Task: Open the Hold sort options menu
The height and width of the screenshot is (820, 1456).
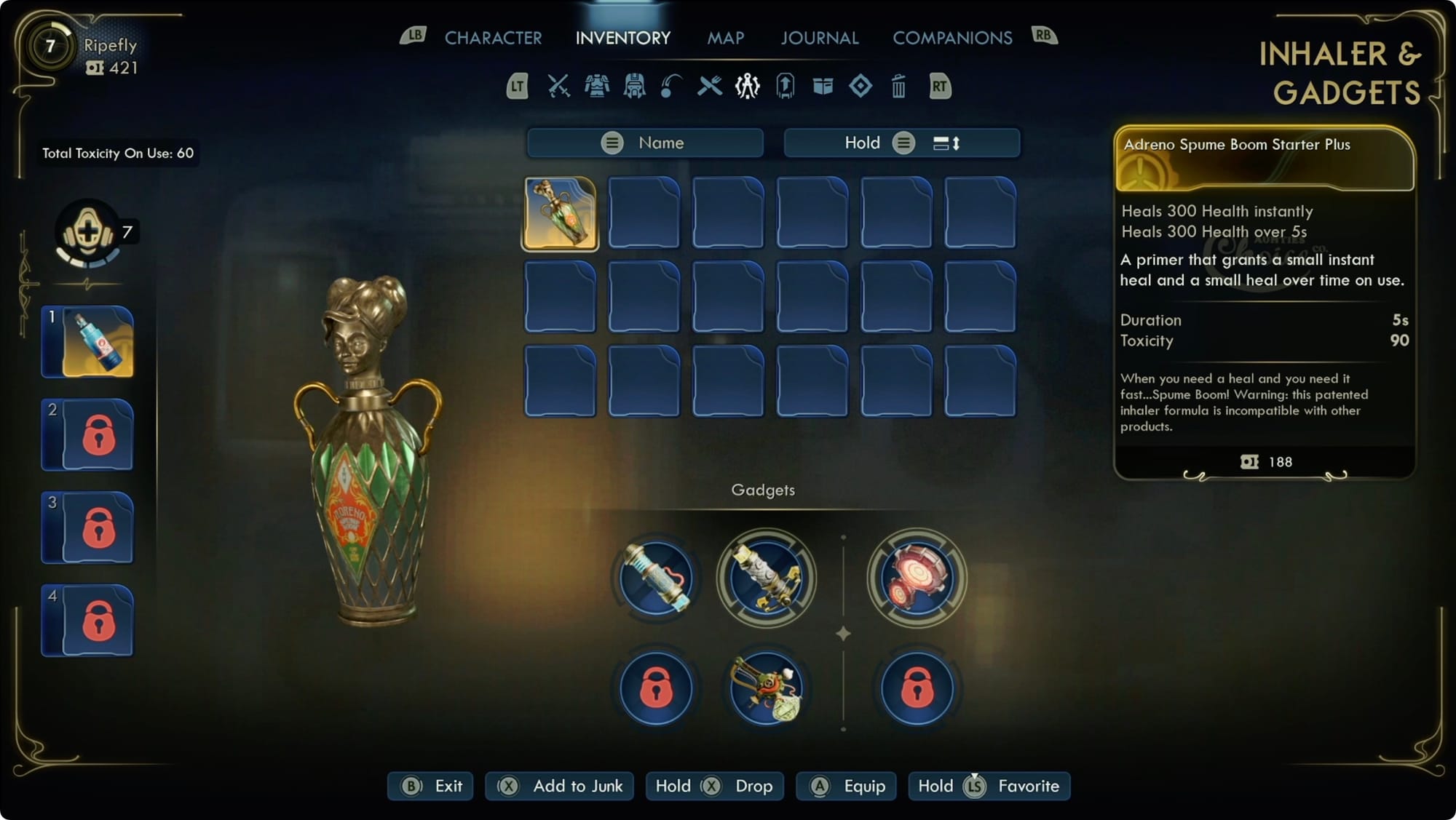Action: [x=904, y=143]
